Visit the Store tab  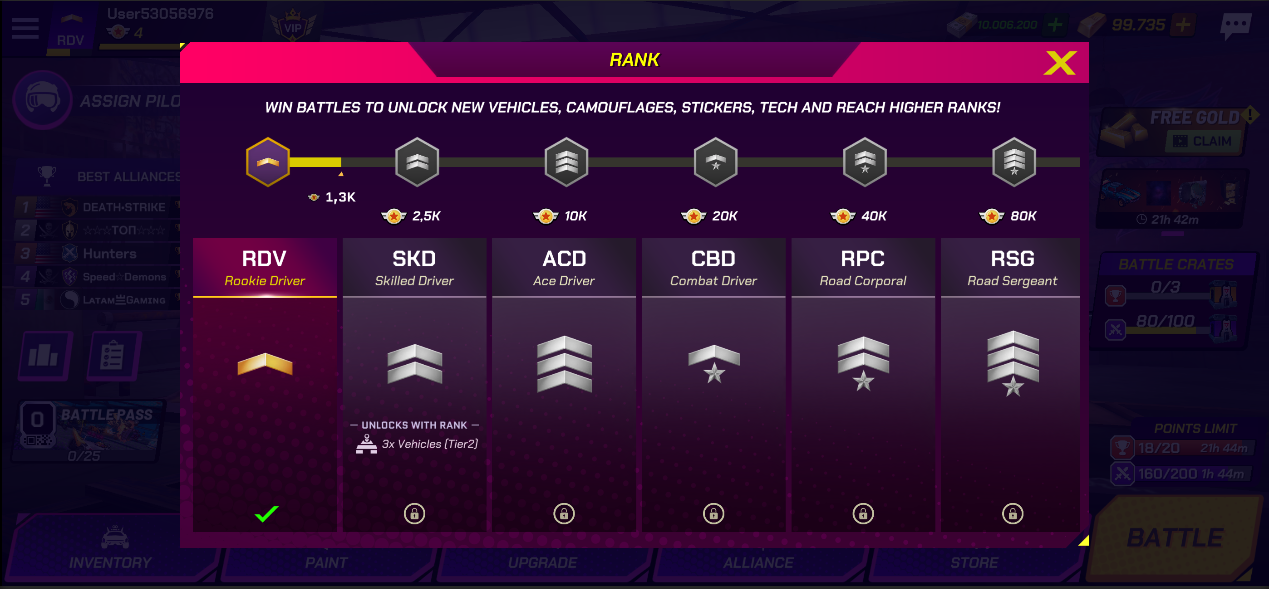click(x=974, y=562)
